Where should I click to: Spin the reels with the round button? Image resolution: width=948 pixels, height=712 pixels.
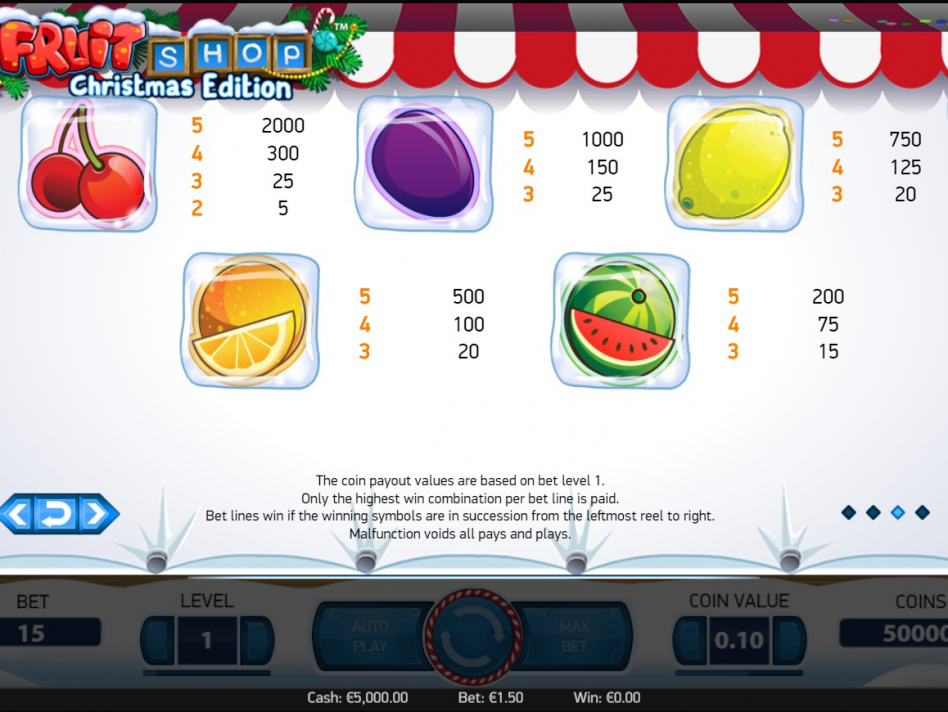[x=472, y=637]
